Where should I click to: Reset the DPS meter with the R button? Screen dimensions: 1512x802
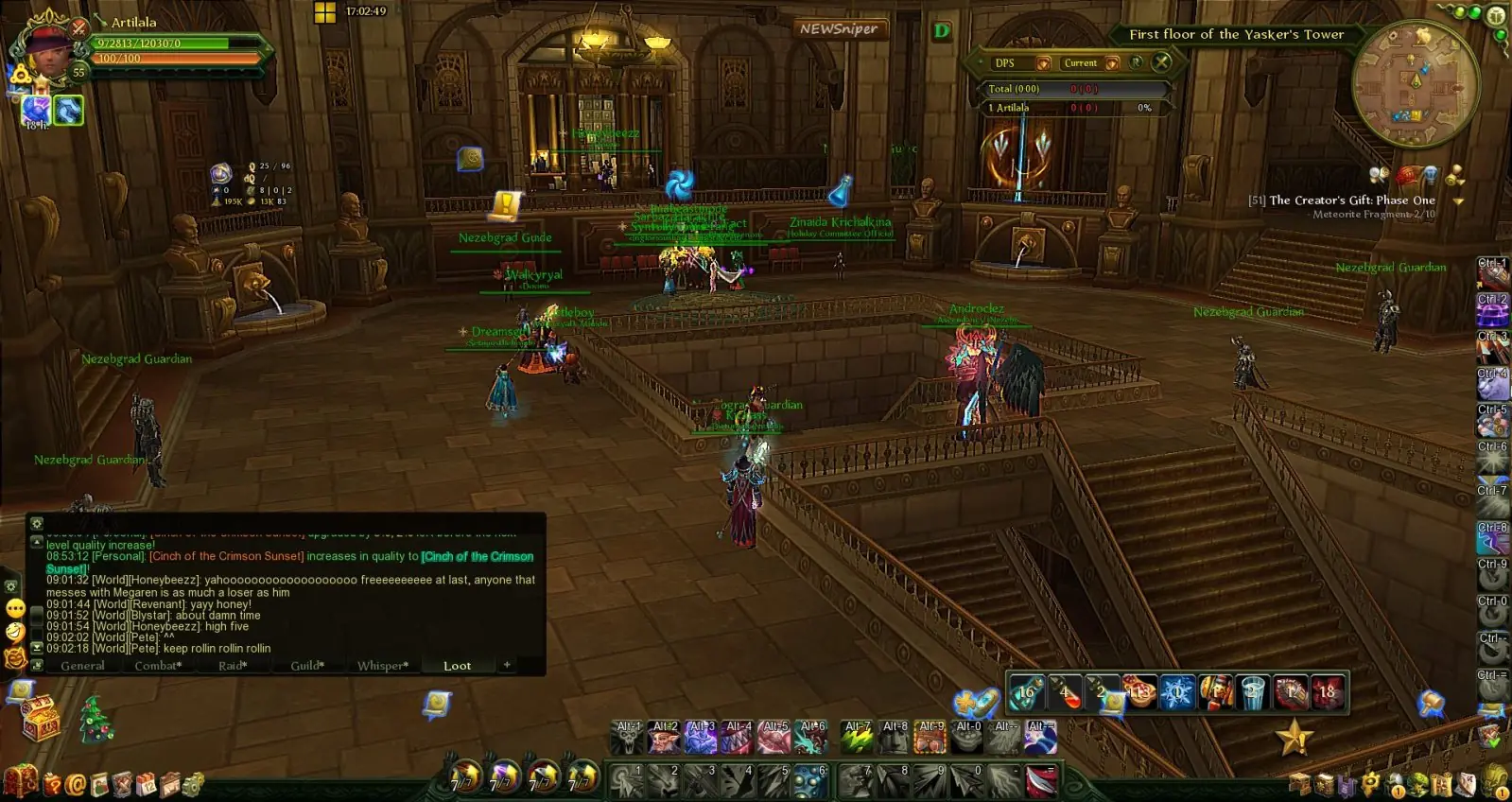click(1137, 62)
